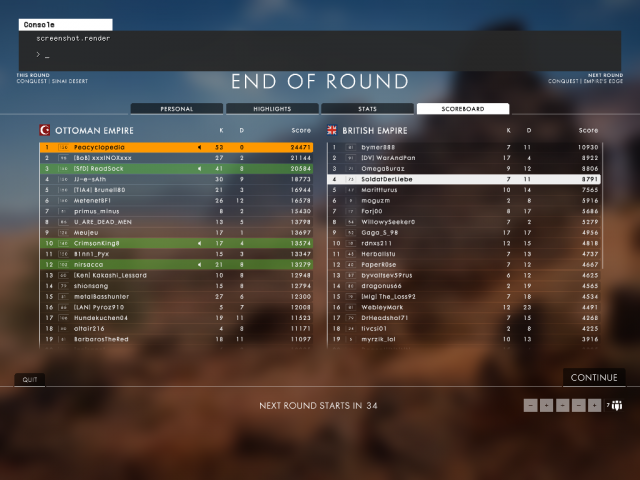Show the Stats tab
The image size is (640, 480).
click(367, 108)
